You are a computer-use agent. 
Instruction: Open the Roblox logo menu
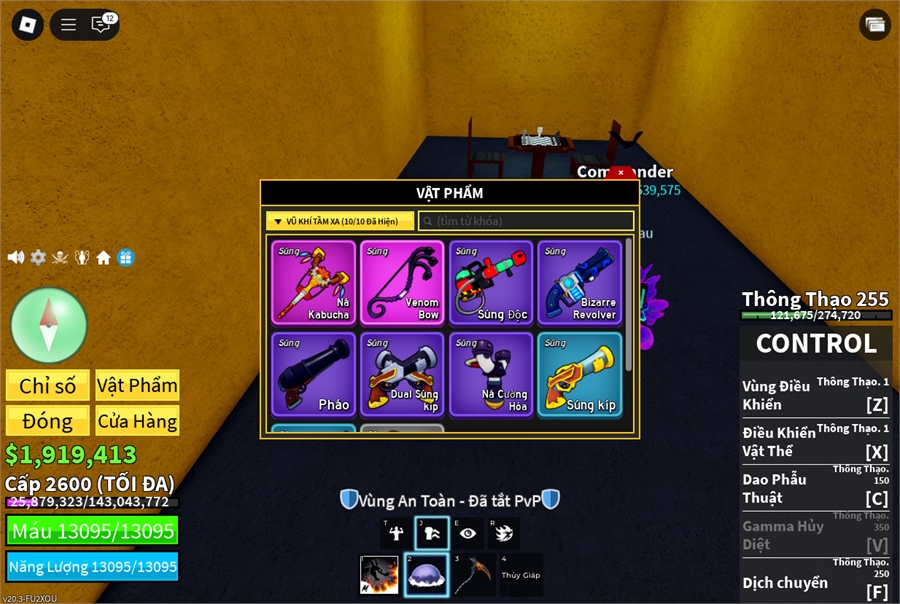27,25
